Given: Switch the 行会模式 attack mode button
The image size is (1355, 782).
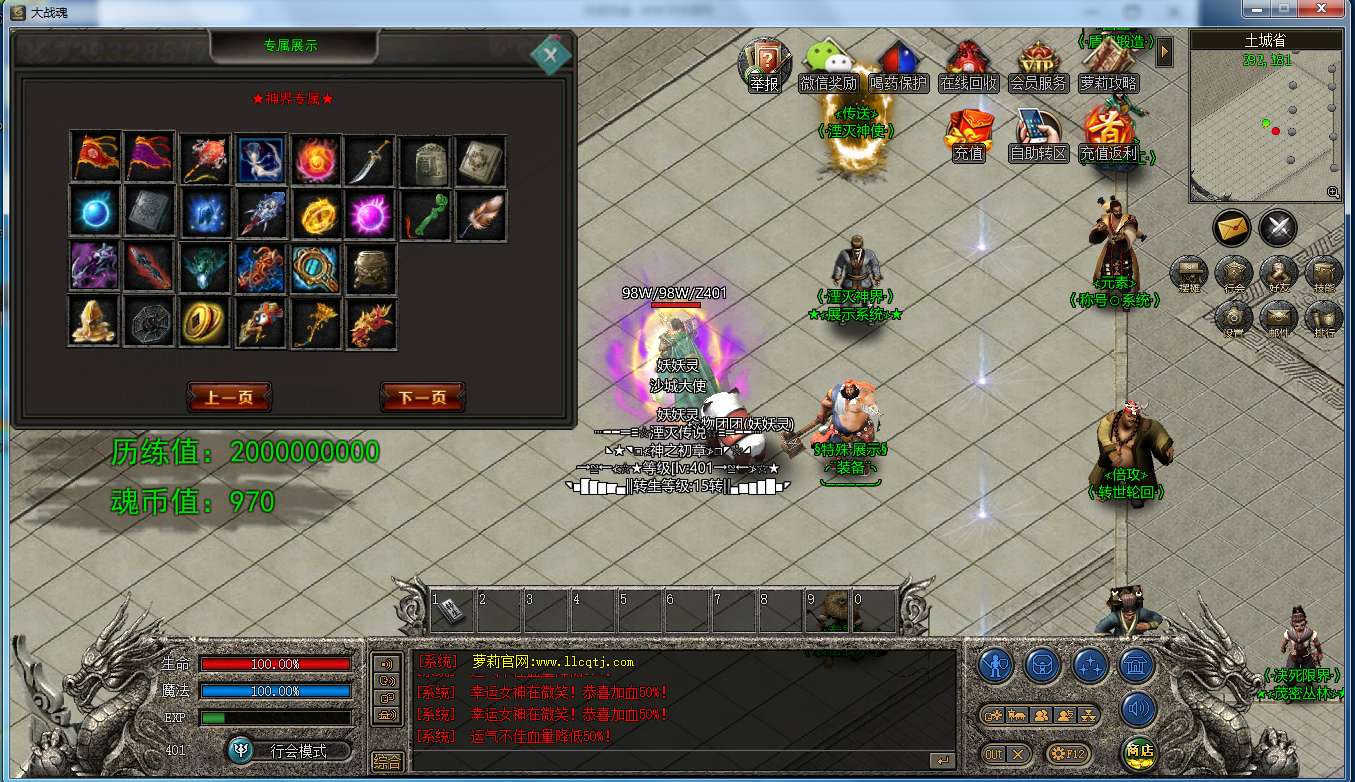Looking at the screenshot, I should pyautogui.click(x=290, y=750).
